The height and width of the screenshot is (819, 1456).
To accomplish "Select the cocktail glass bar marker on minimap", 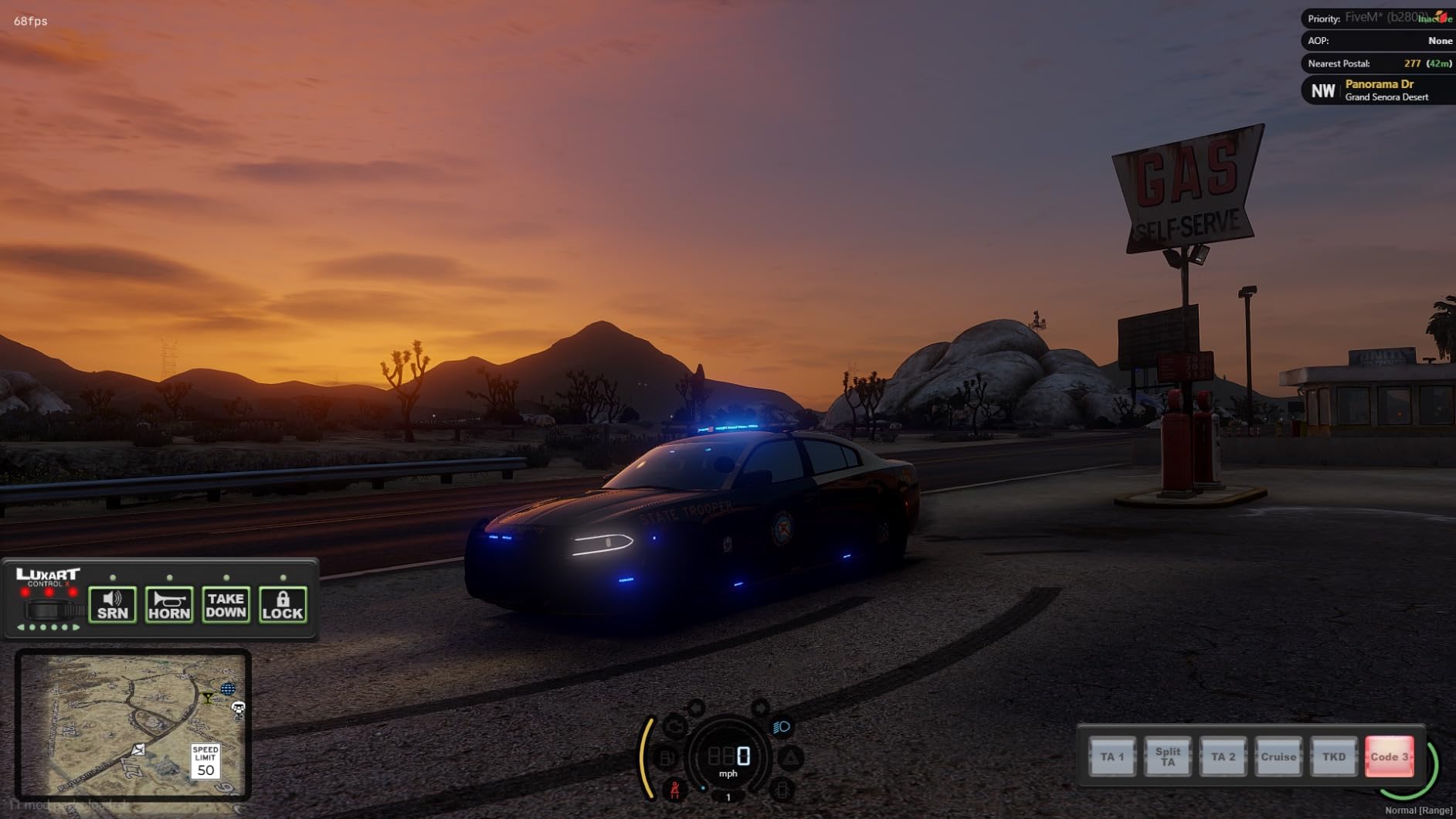I will point(208,698).
